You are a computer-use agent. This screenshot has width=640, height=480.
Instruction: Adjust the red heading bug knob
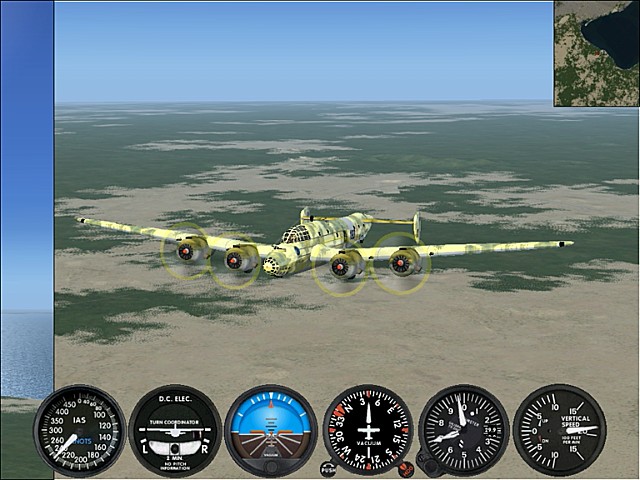click(x=405, y=467)
